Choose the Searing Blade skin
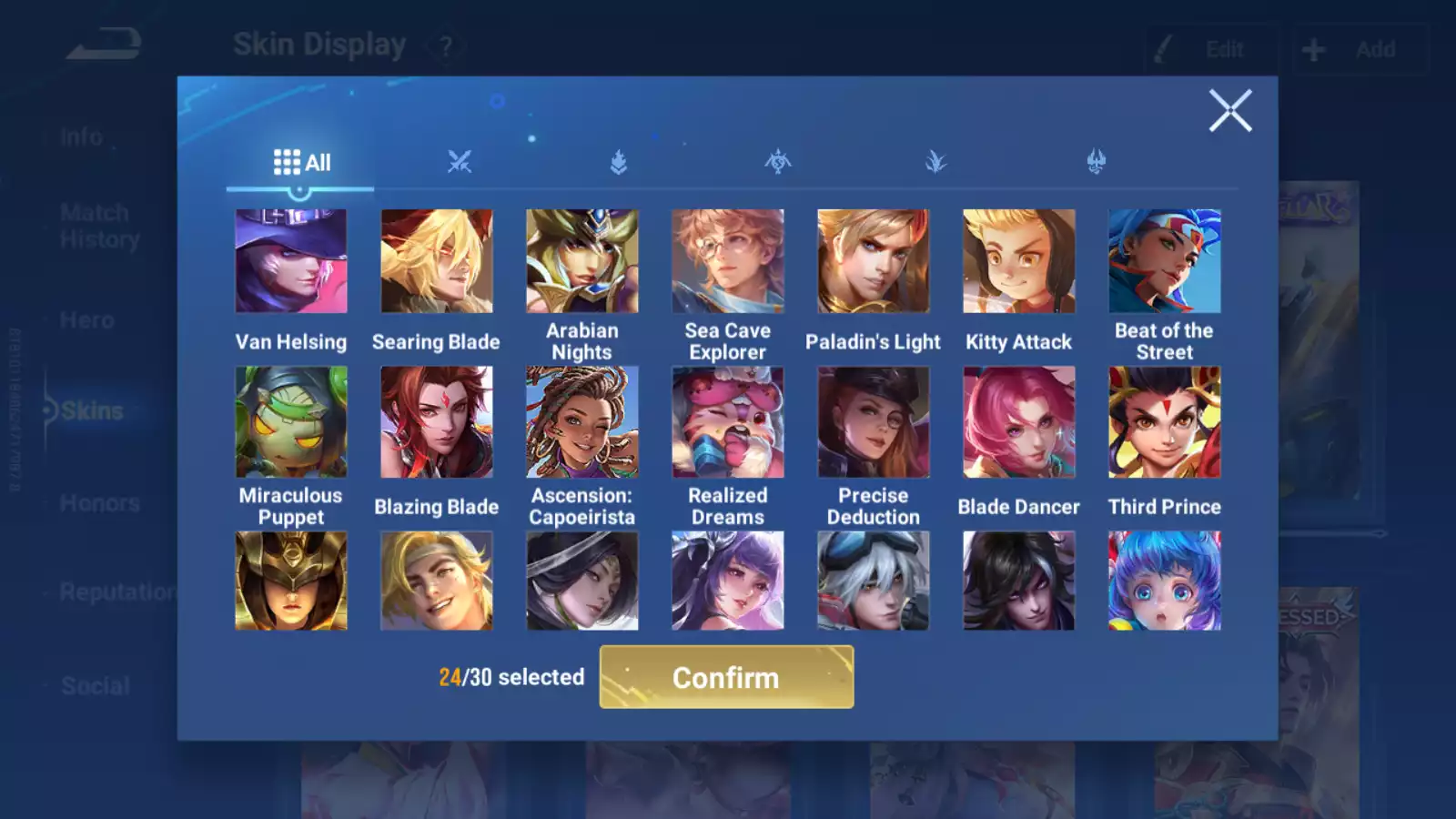The height and width of the screenshot is (819, 1456). click(437, 262)
